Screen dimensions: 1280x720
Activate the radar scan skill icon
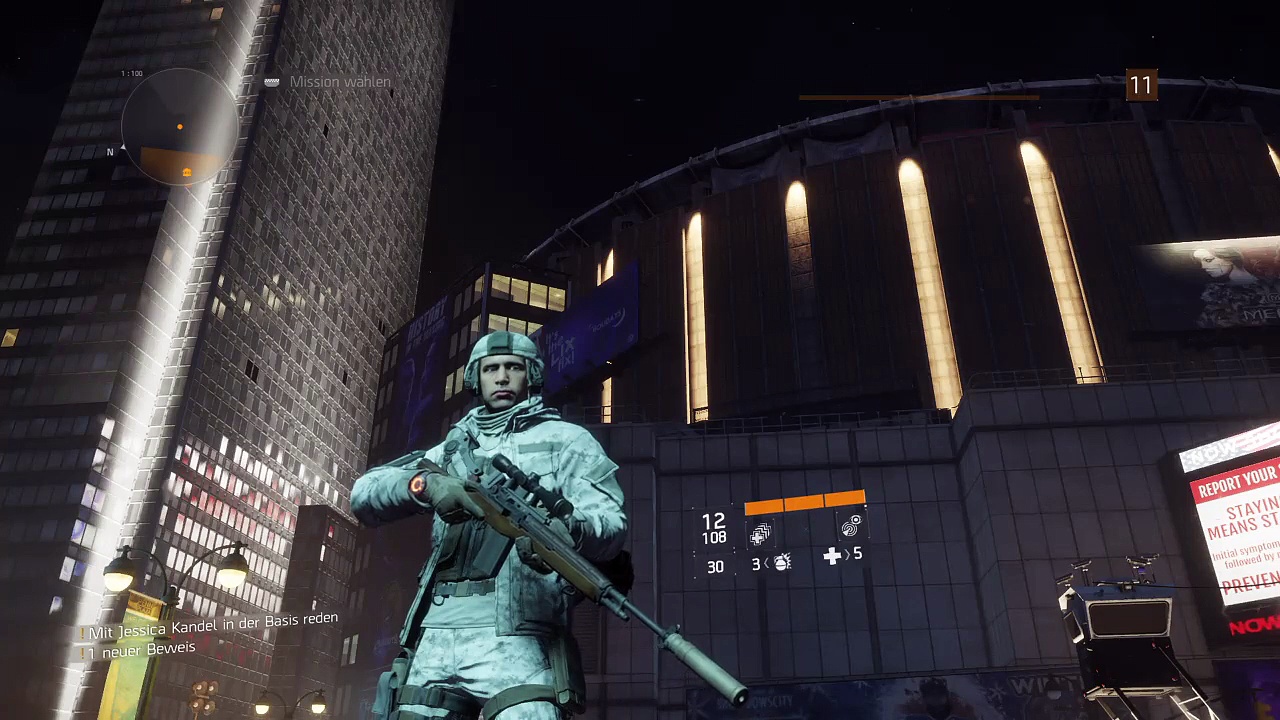[x=851, y=526]
